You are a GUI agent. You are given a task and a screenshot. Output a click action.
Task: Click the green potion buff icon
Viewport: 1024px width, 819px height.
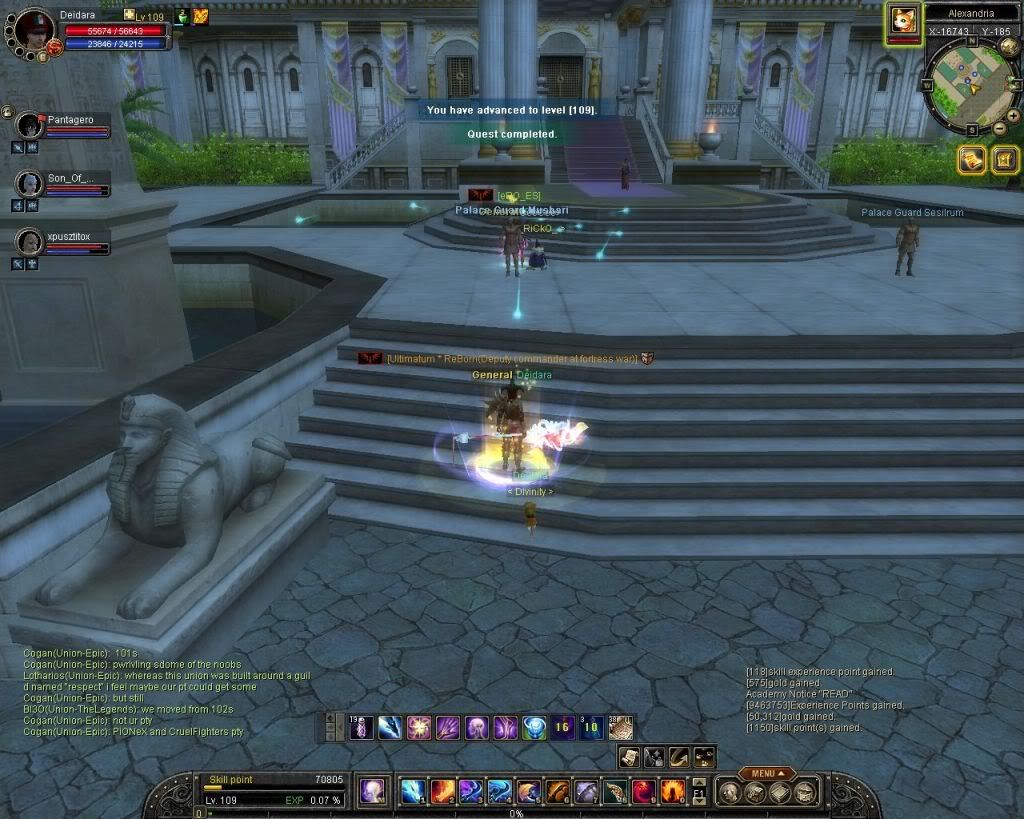183,16
